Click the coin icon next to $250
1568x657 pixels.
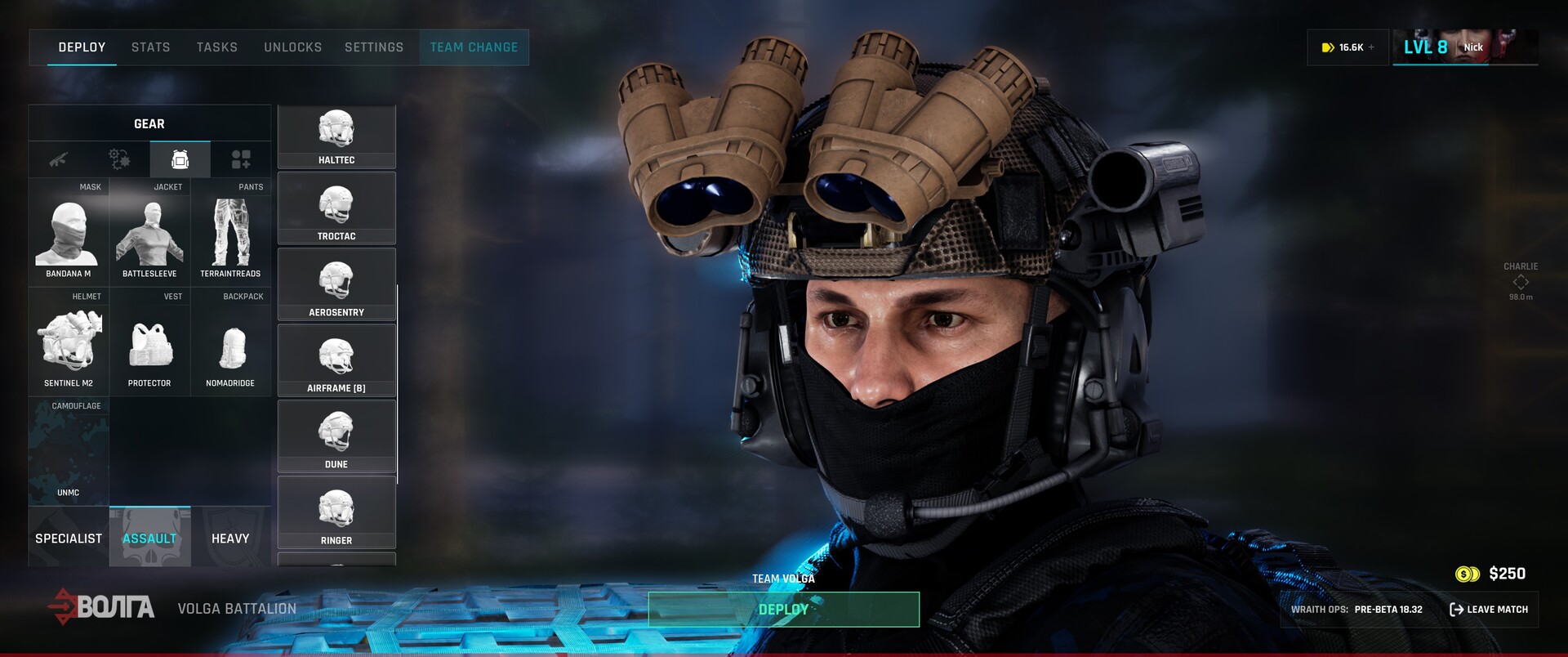coord(1466,574)
